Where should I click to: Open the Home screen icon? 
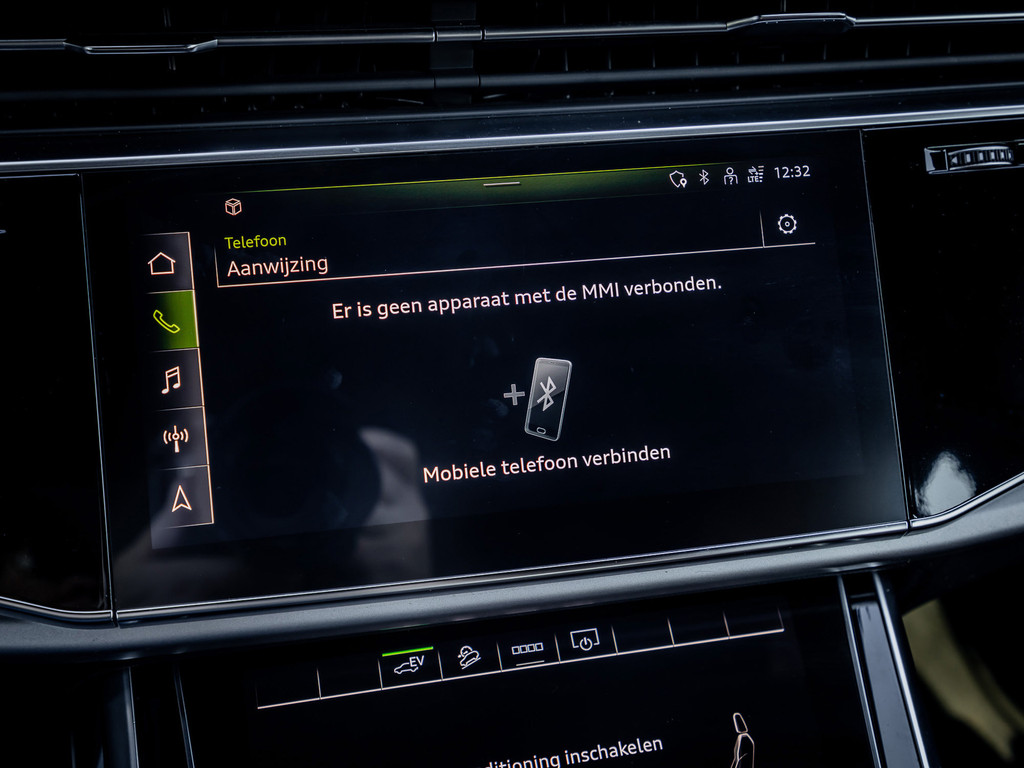pyautogui.click(x=162, y=263)
